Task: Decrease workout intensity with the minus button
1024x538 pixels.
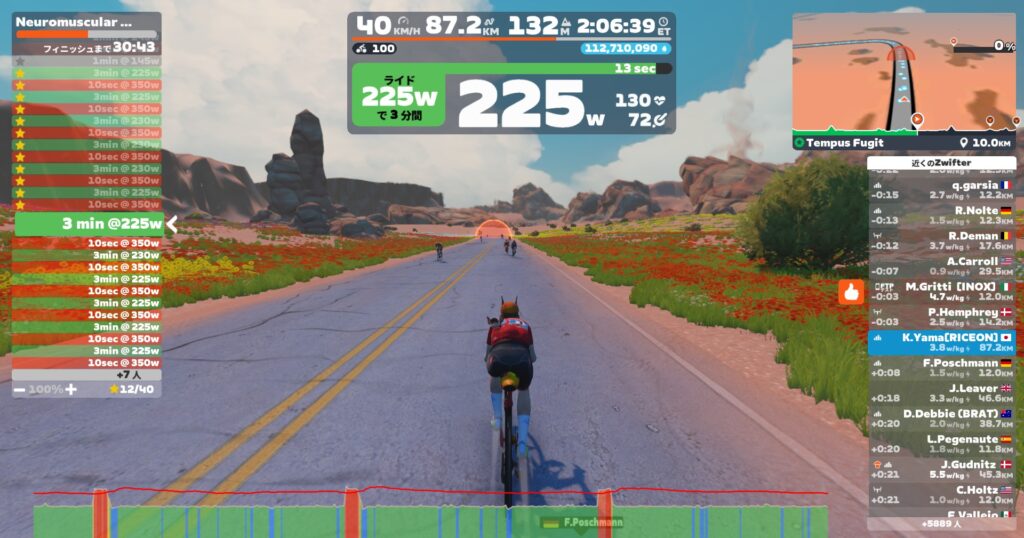Action: pos(20,388)
